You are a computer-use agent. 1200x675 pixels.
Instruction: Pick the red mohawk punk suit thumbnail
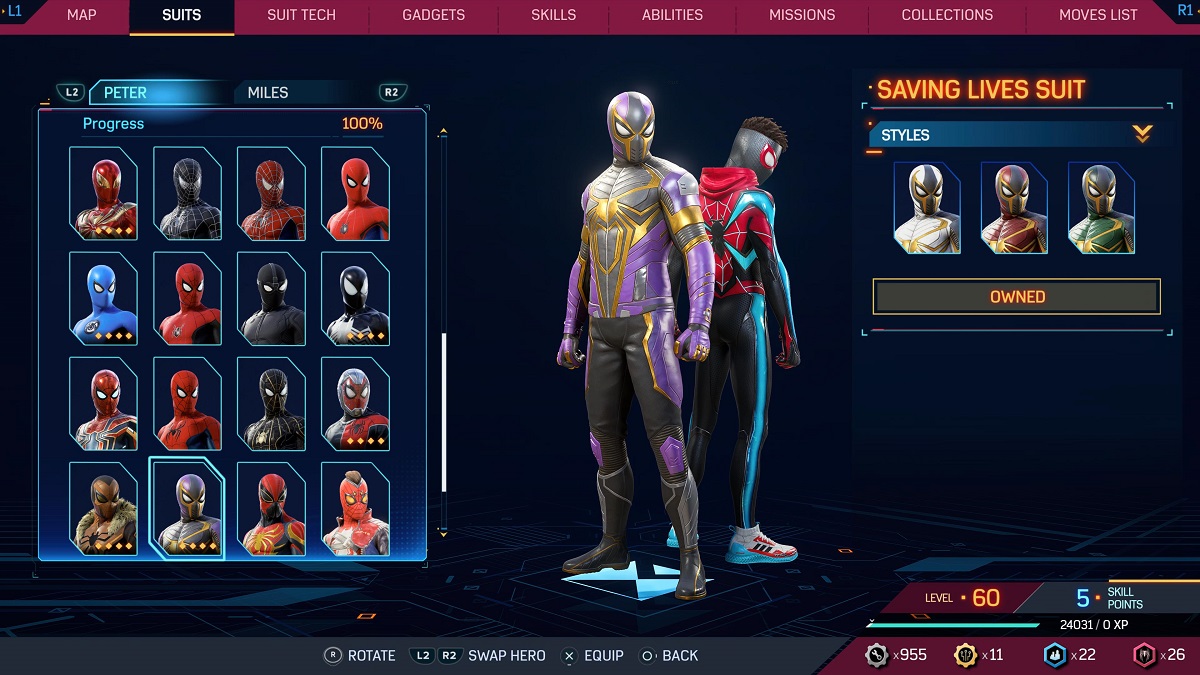coord(355,509)
